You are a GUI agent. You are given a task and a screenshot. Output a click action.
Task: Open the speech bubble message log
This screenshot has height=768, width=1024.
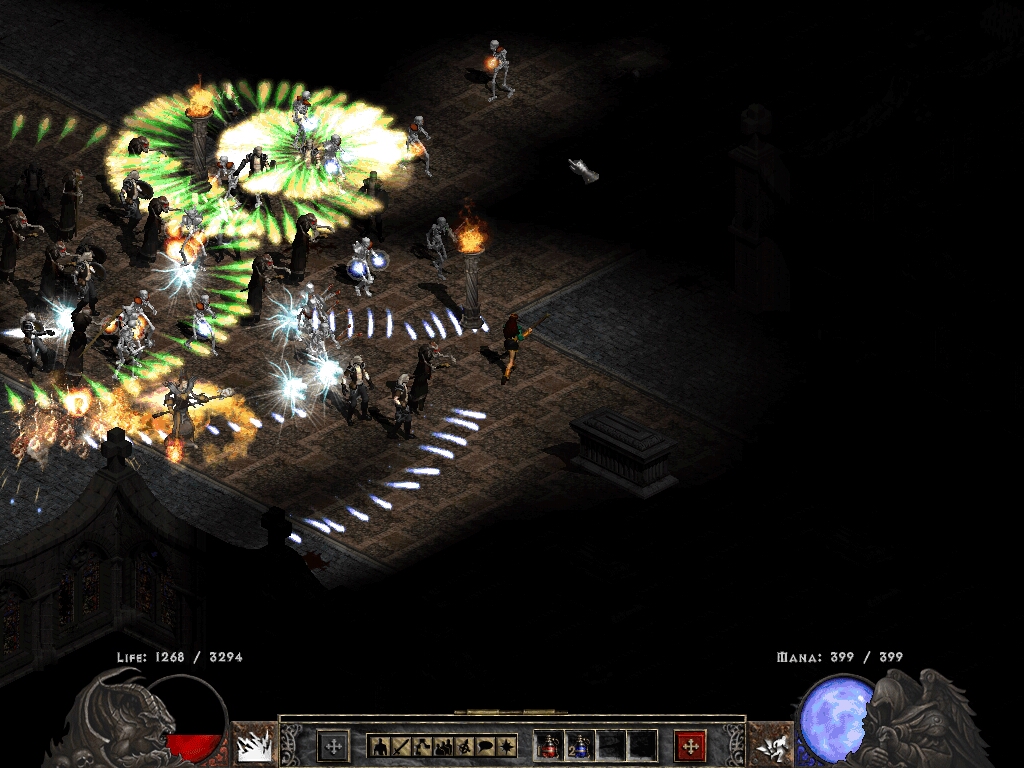click(x=486, y=745)
